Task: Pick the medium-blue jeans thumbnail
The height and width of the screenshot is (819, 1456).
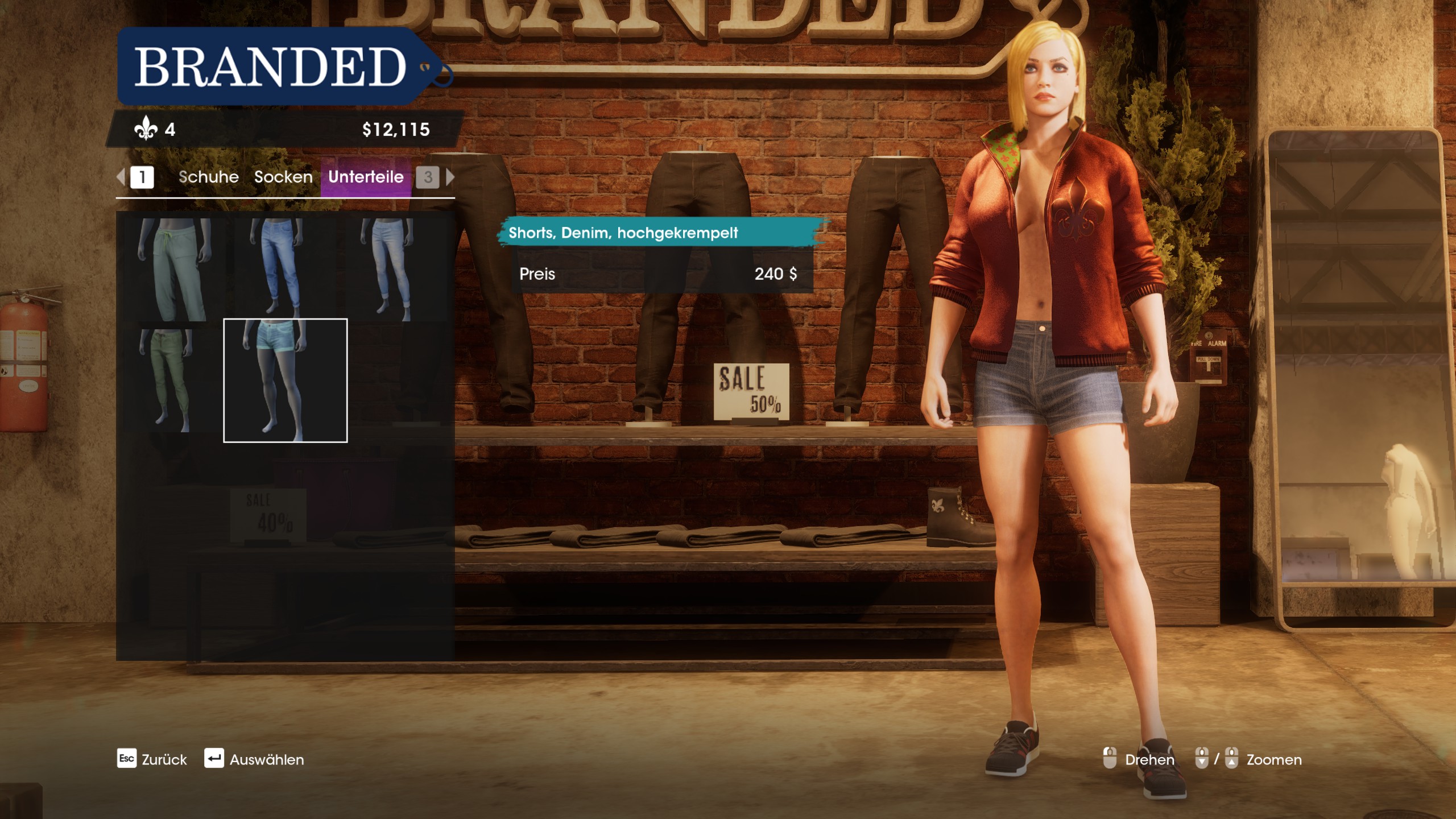Action: [284, 269]
